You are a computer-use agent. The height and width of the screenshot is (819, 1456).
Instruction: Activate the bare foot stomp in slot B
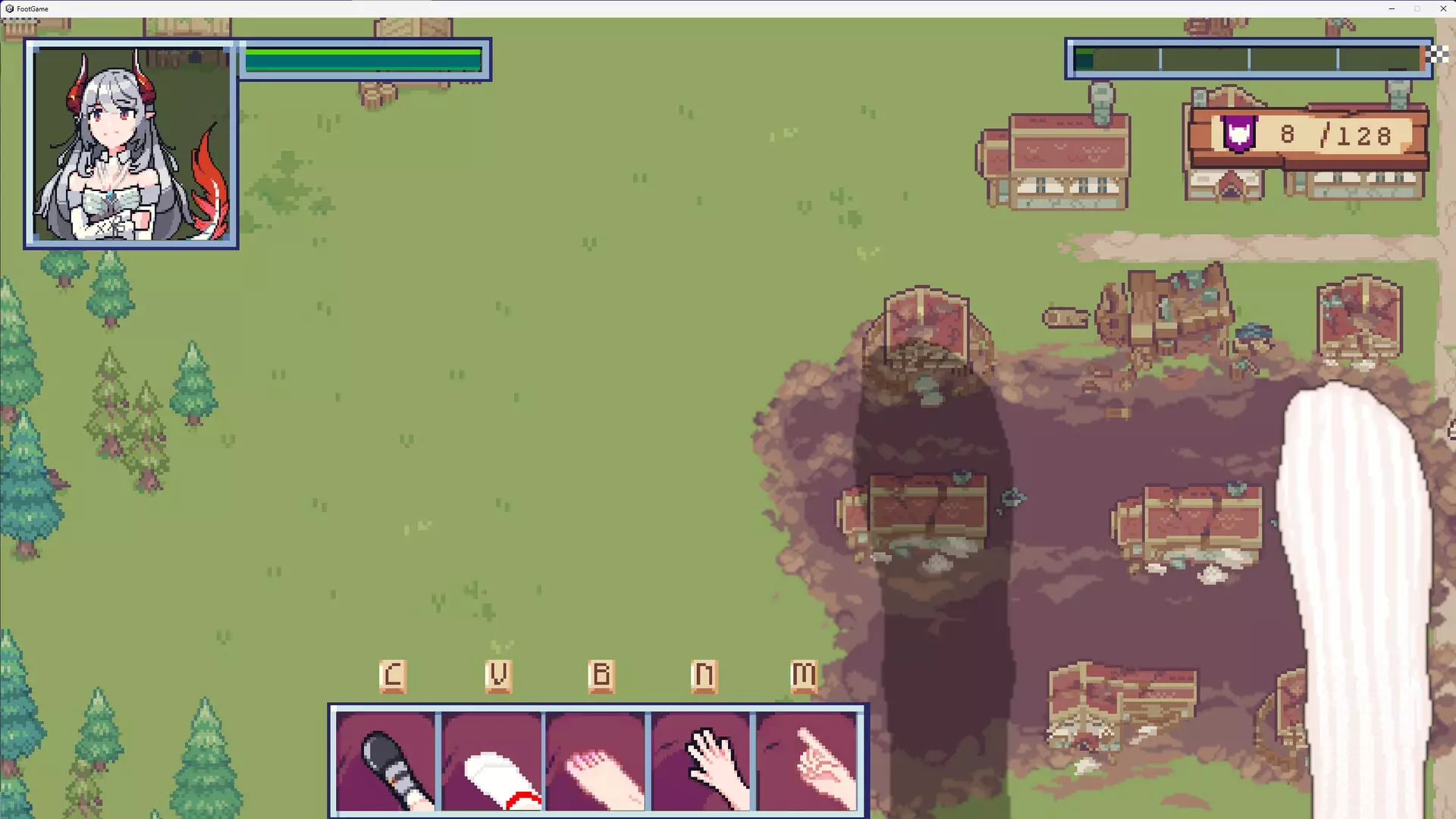point(598,762)
